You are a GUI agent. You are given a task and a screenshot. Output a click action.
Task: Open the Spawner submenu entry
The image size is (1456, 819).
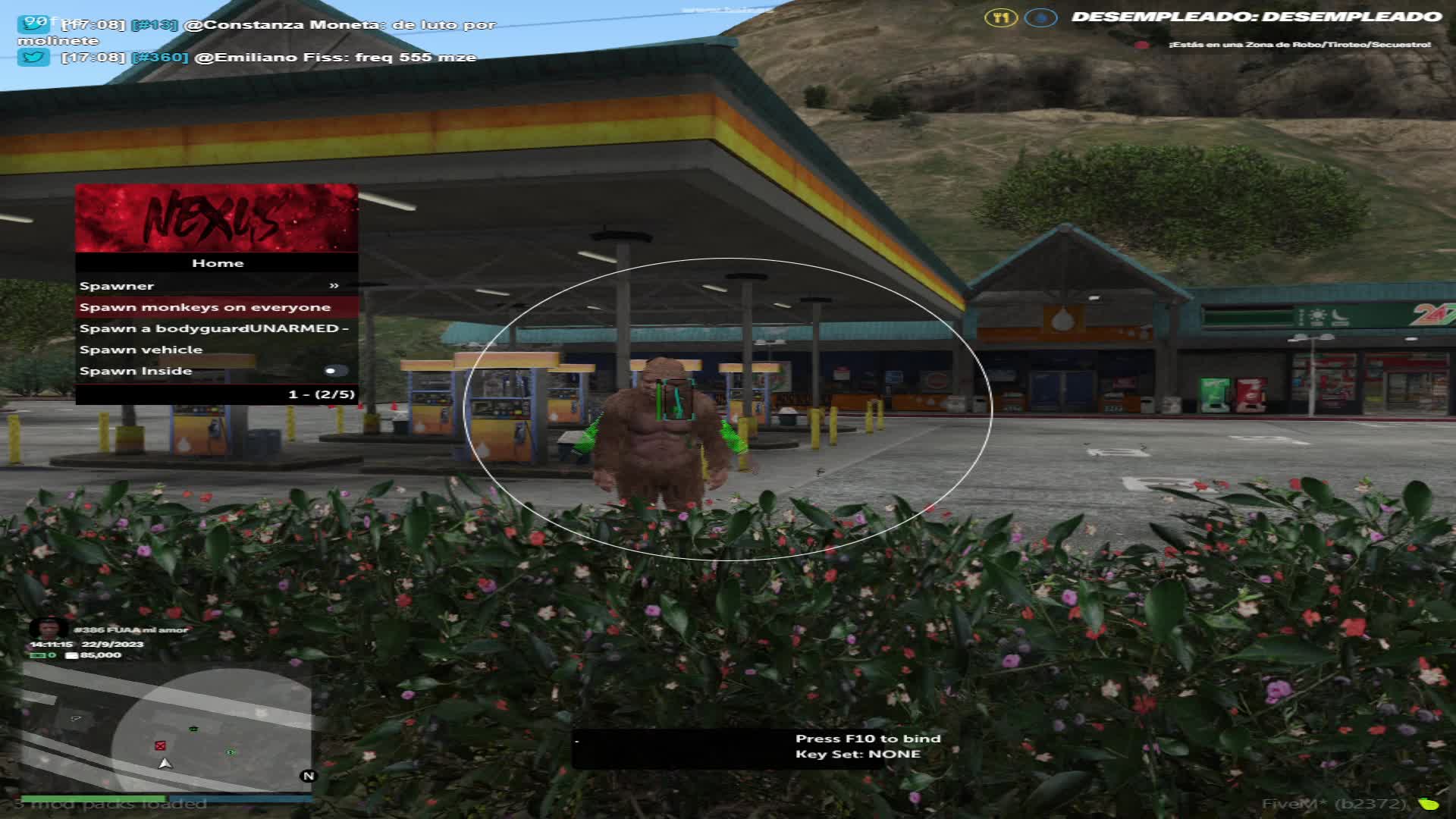pyautogui.click(x=216, y=286)
